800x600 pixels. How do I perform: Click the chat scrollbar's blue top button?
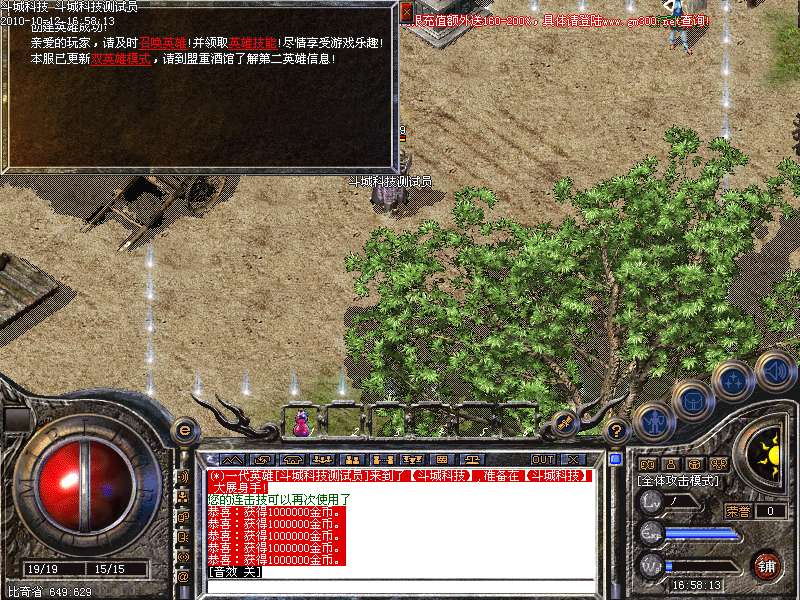tap(615, 459)
